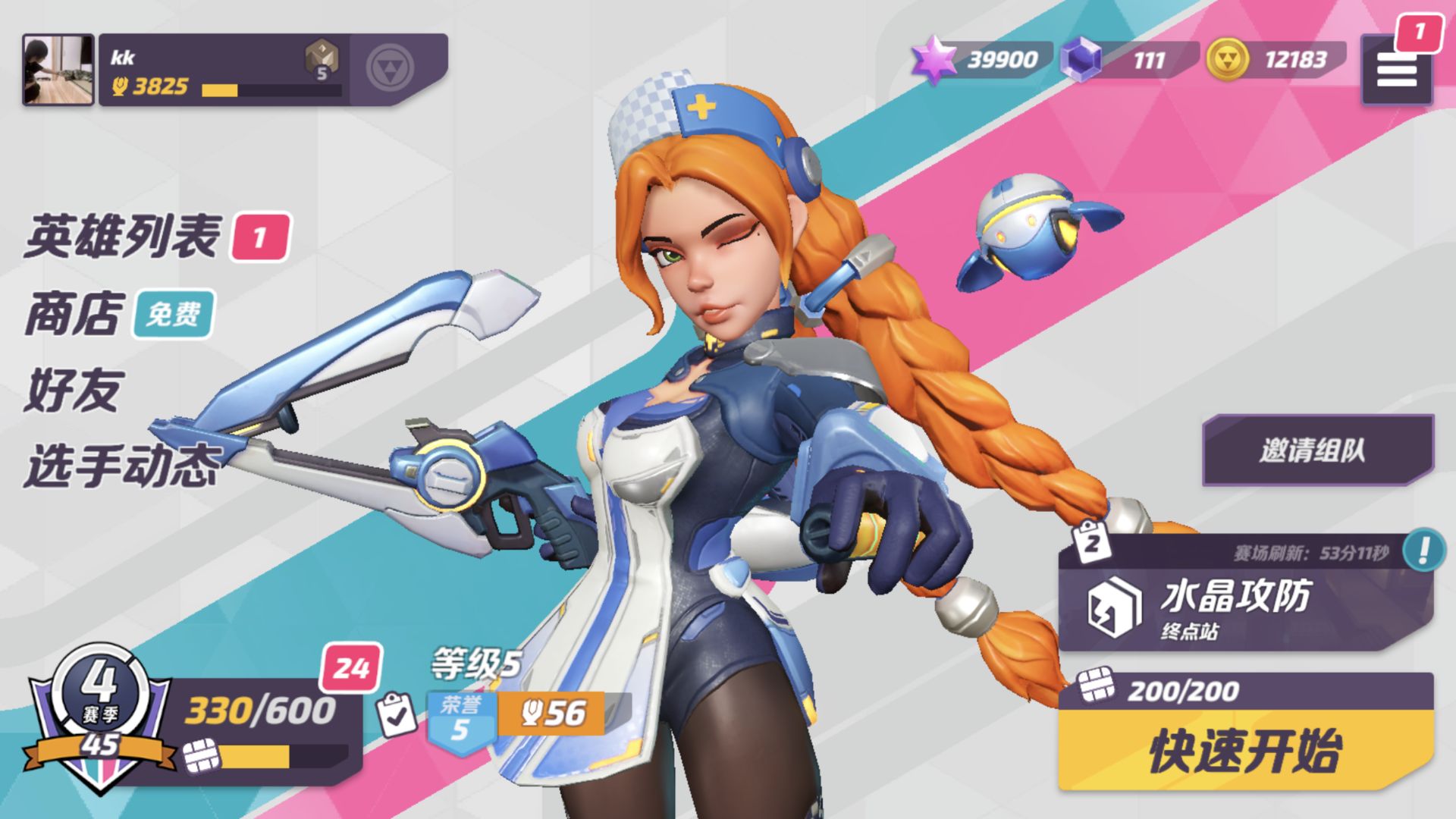Open 选手动态 player news
The width and height of the screenshot is (1456, 819).
(123, 466)
